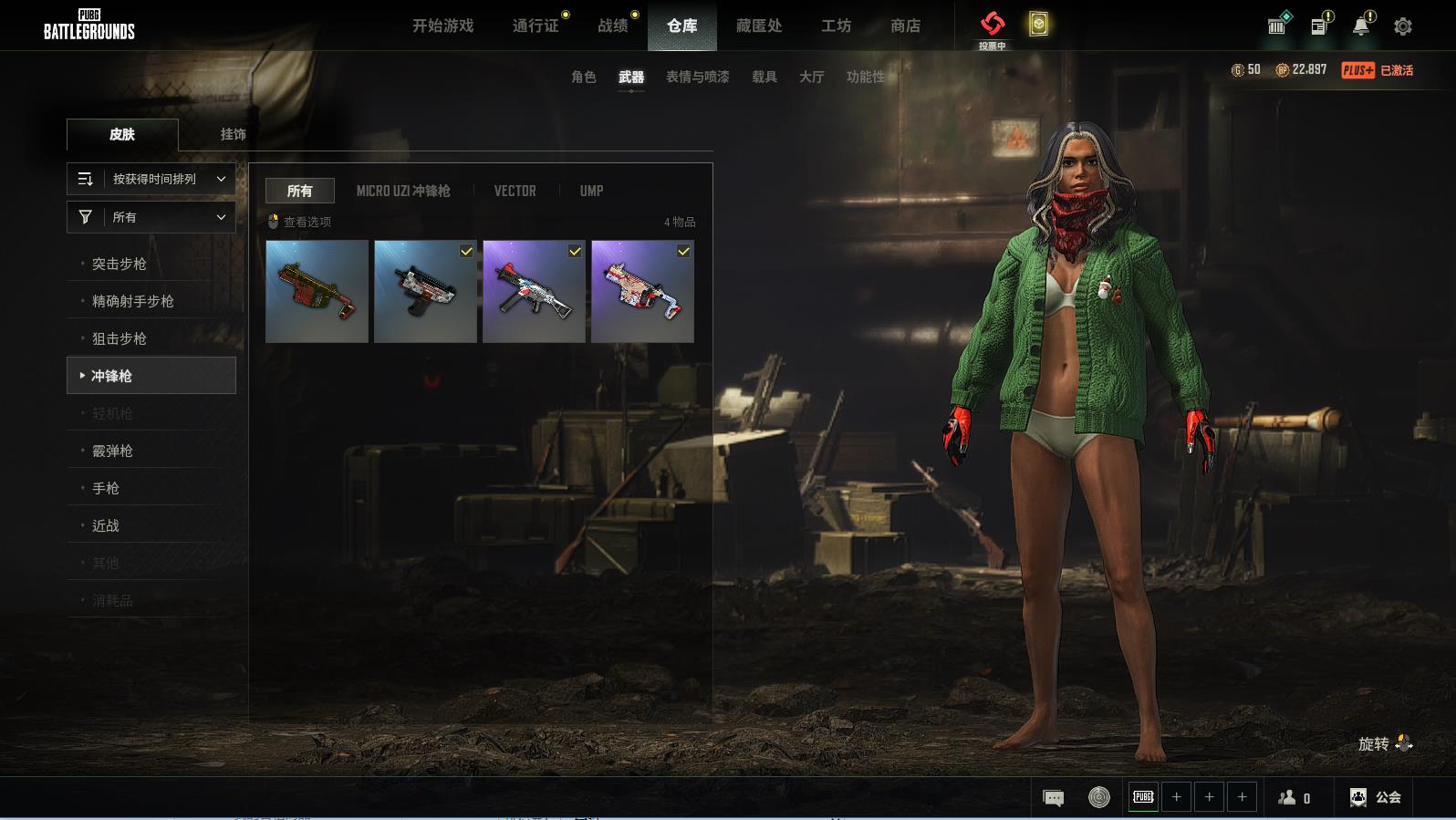Image resolution: width=1456 pixels, height=820 pixels.
Task: Select the 角色 character tab
Action: point(583,77)
